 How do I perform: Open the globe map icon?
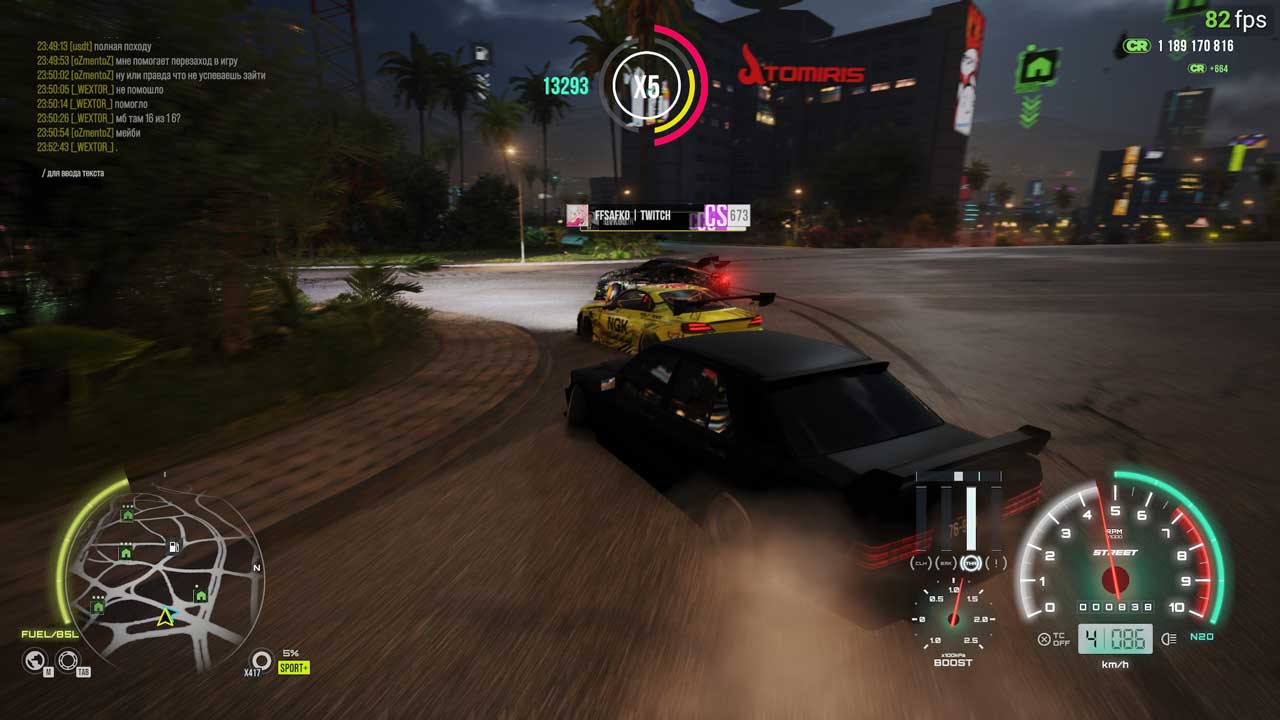[35, 659]
